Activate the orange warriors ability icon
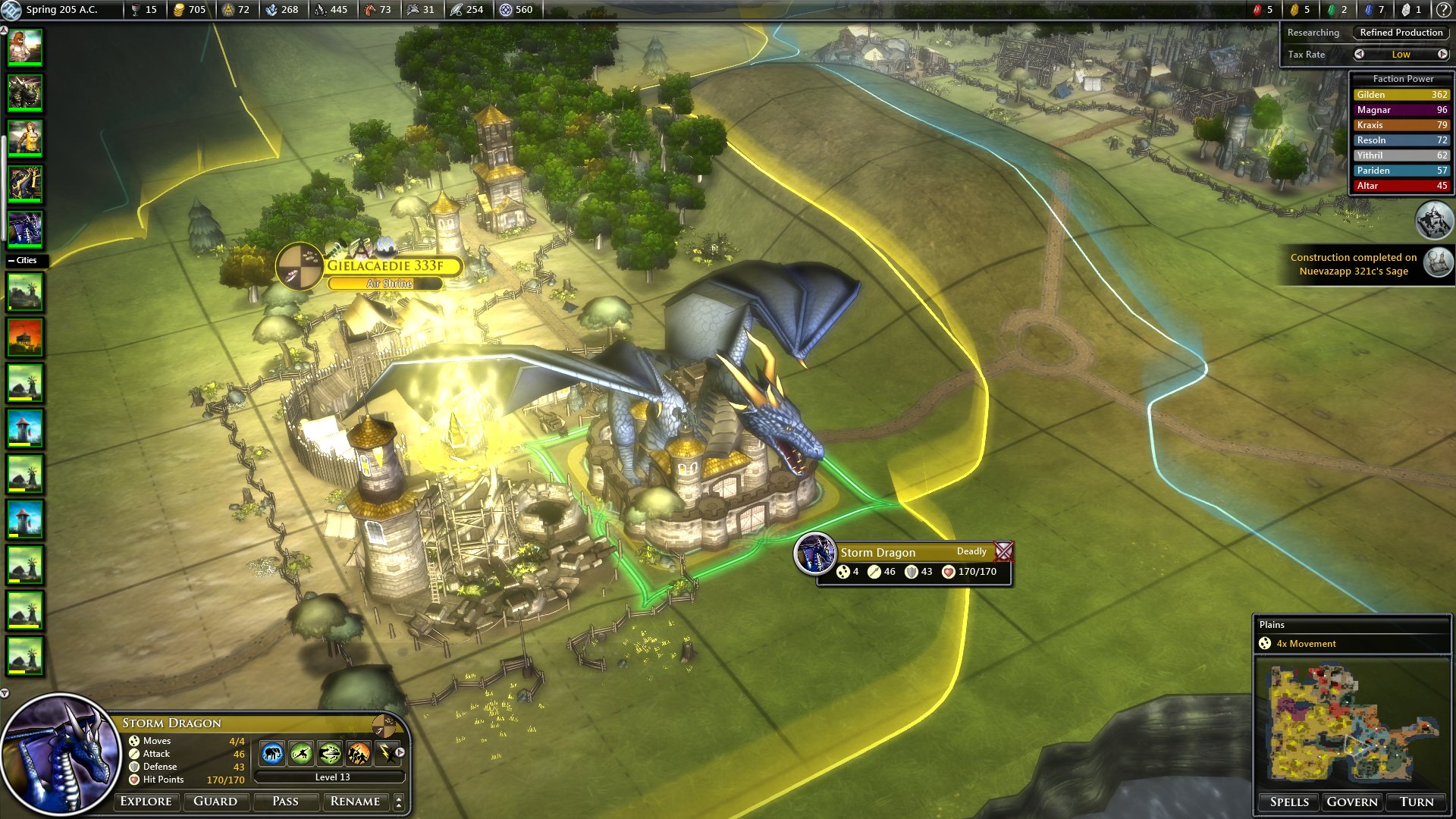 coord(359,754)
